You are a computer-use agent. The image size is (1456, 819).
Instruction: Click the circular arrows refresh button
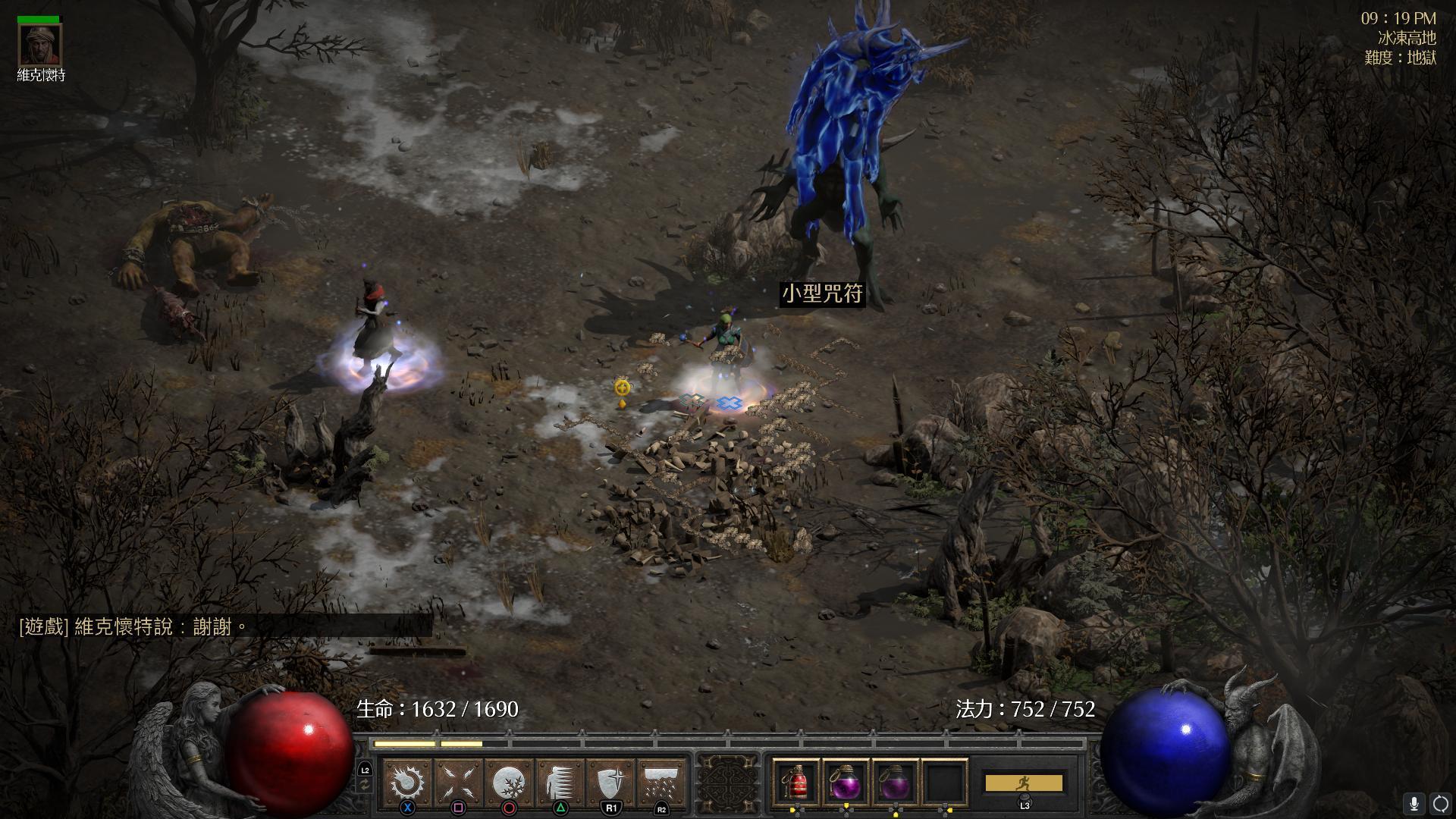click(x=1440, y=803)
